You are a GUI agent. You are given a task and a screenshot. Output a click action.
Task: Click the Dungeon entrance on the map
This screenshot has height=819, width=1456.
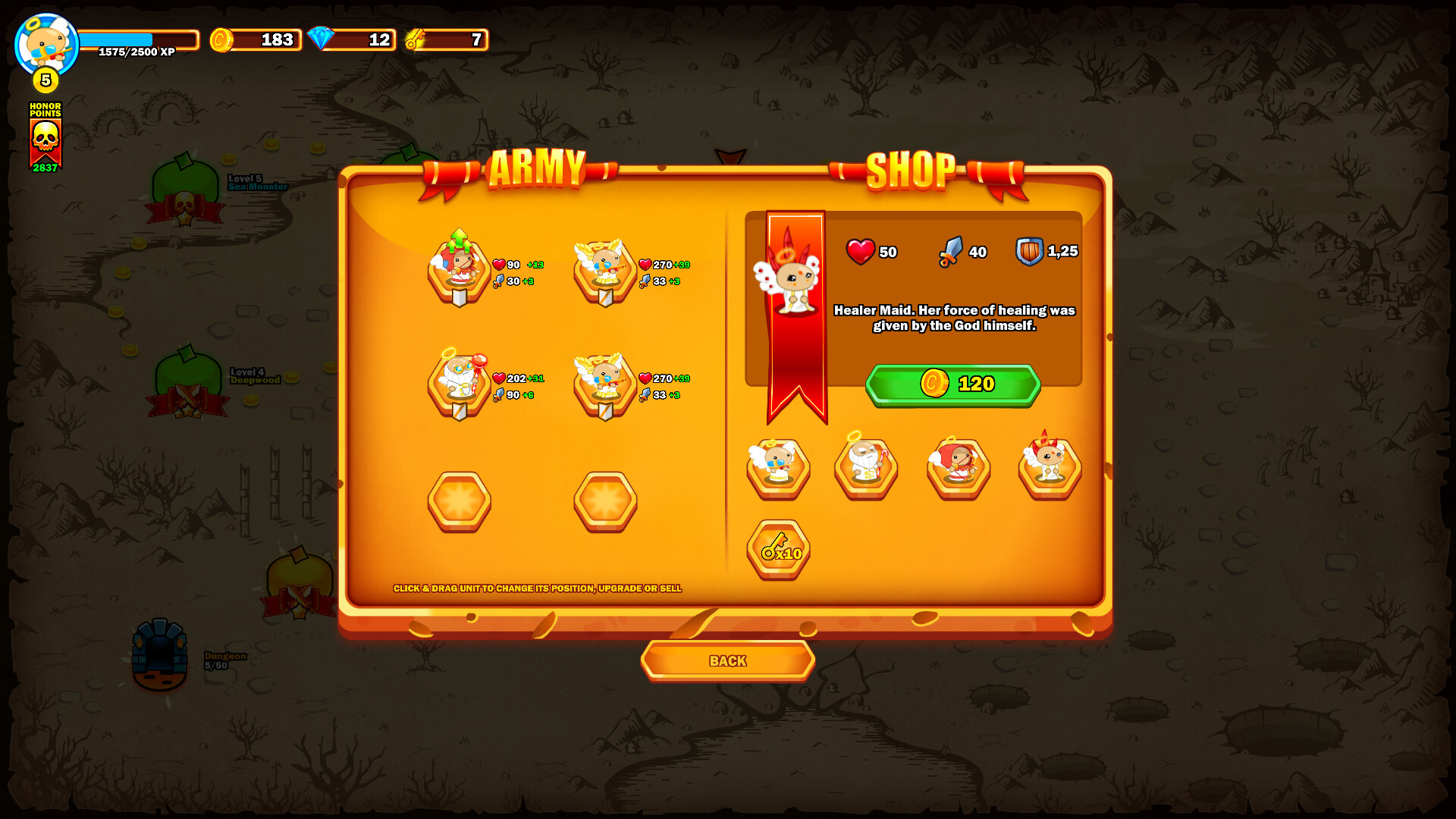(159, 656)
